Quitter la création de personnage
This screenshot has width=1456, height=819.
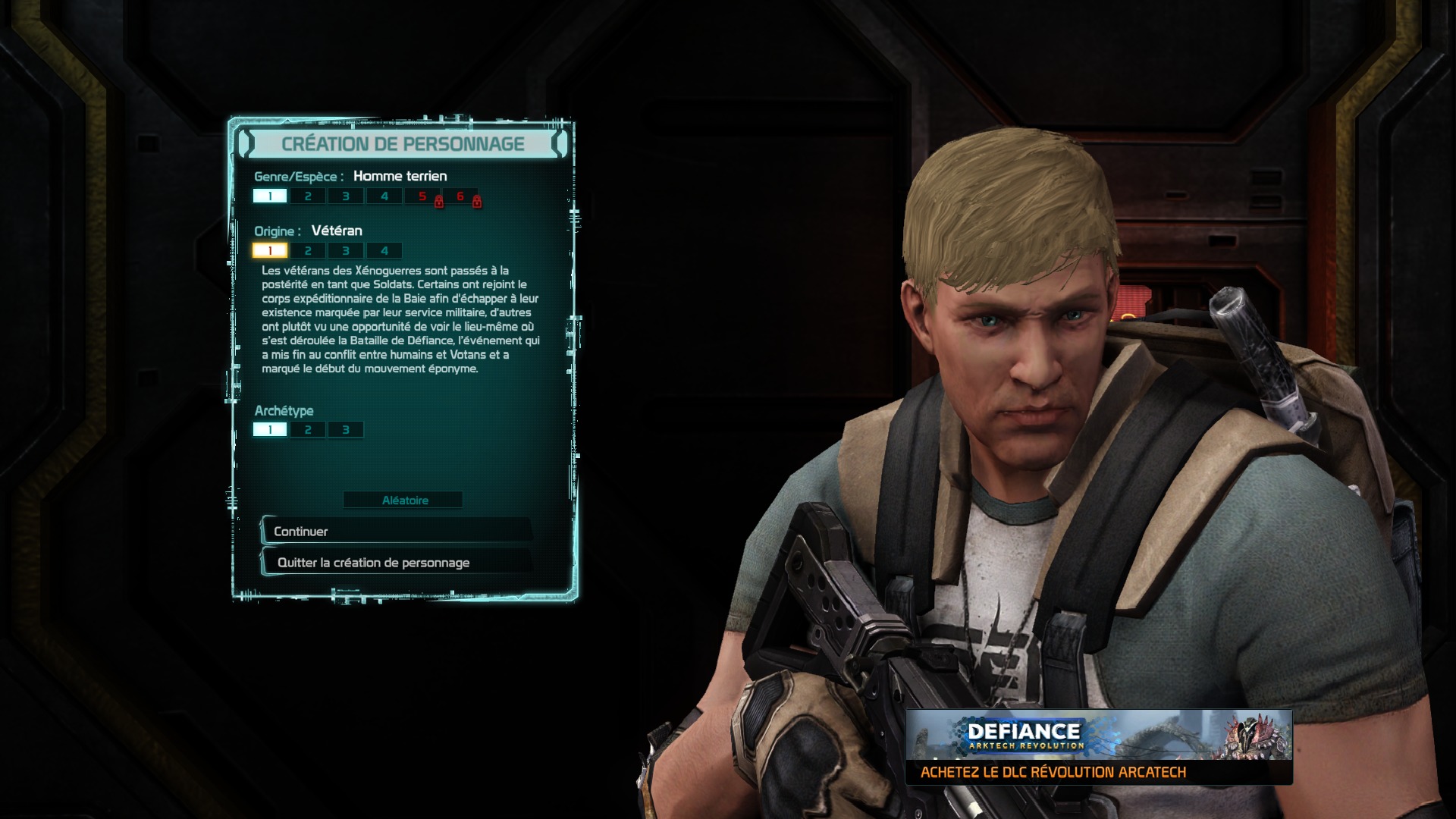396,563
